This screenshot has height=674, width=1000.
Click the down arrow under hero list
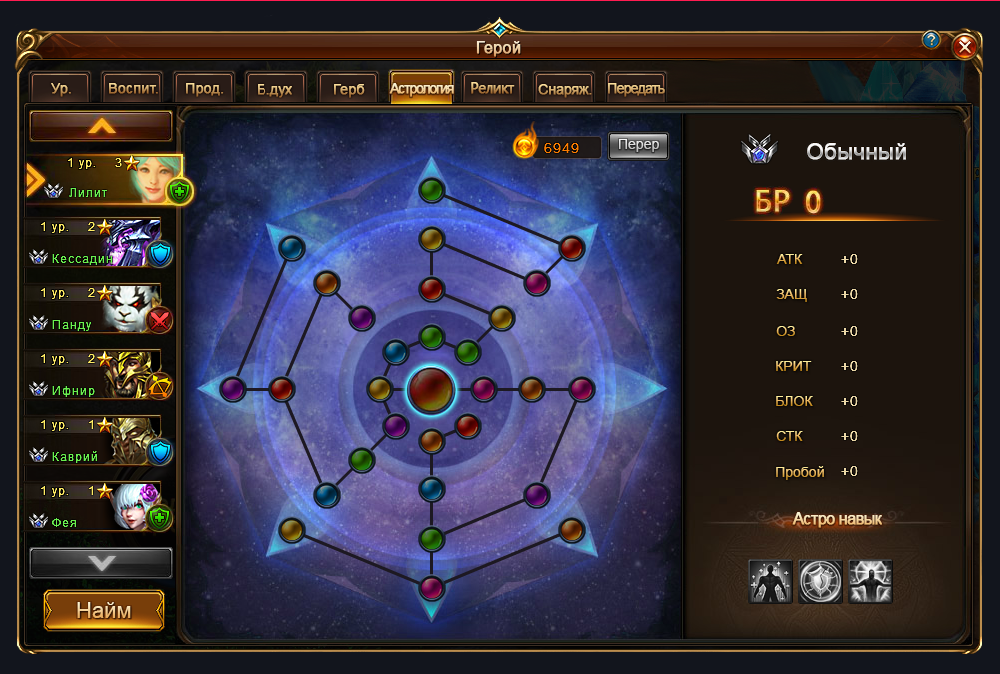tap(101, 563)
